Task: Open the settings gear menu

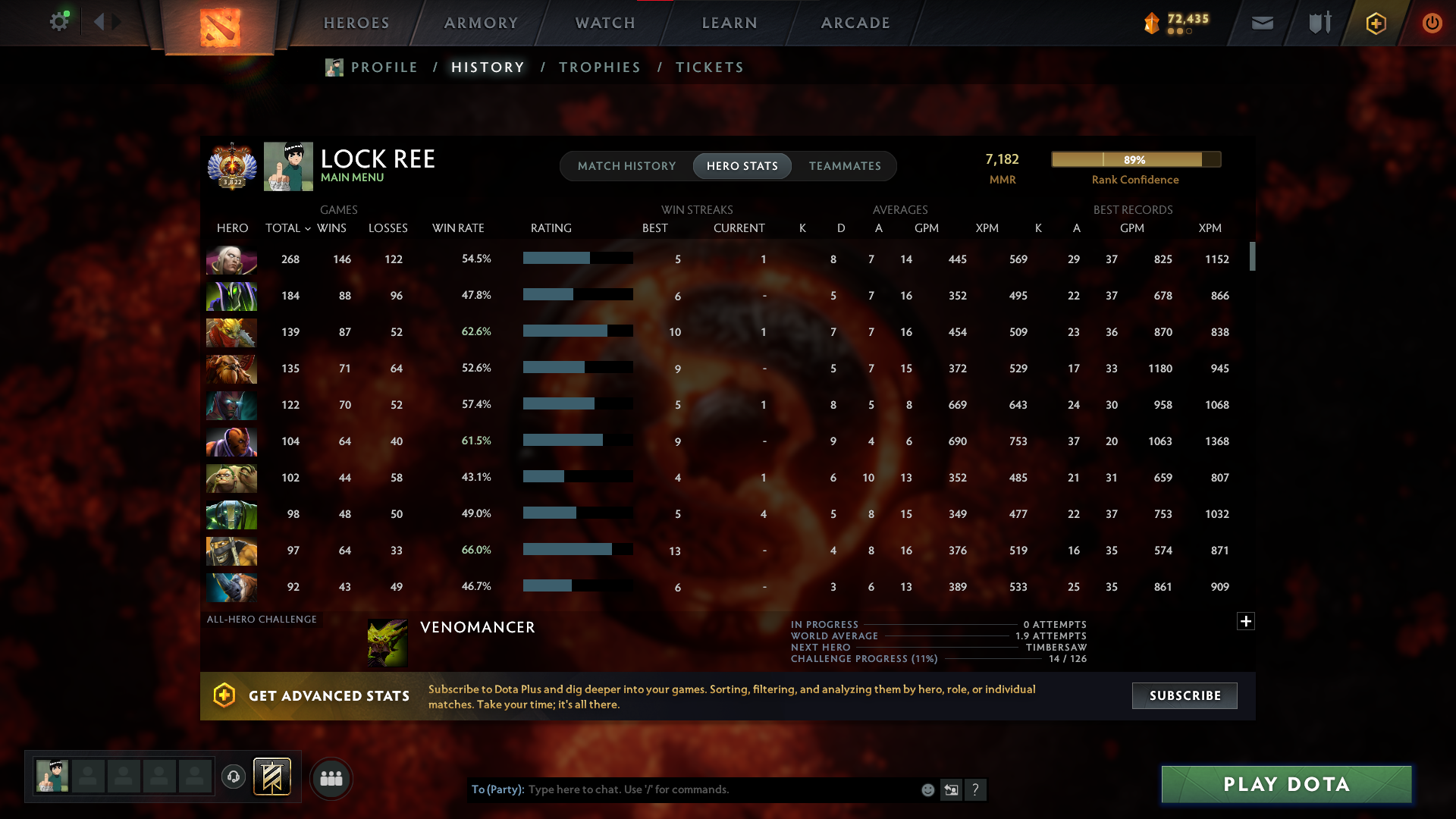Action: (x=60, y=22)
